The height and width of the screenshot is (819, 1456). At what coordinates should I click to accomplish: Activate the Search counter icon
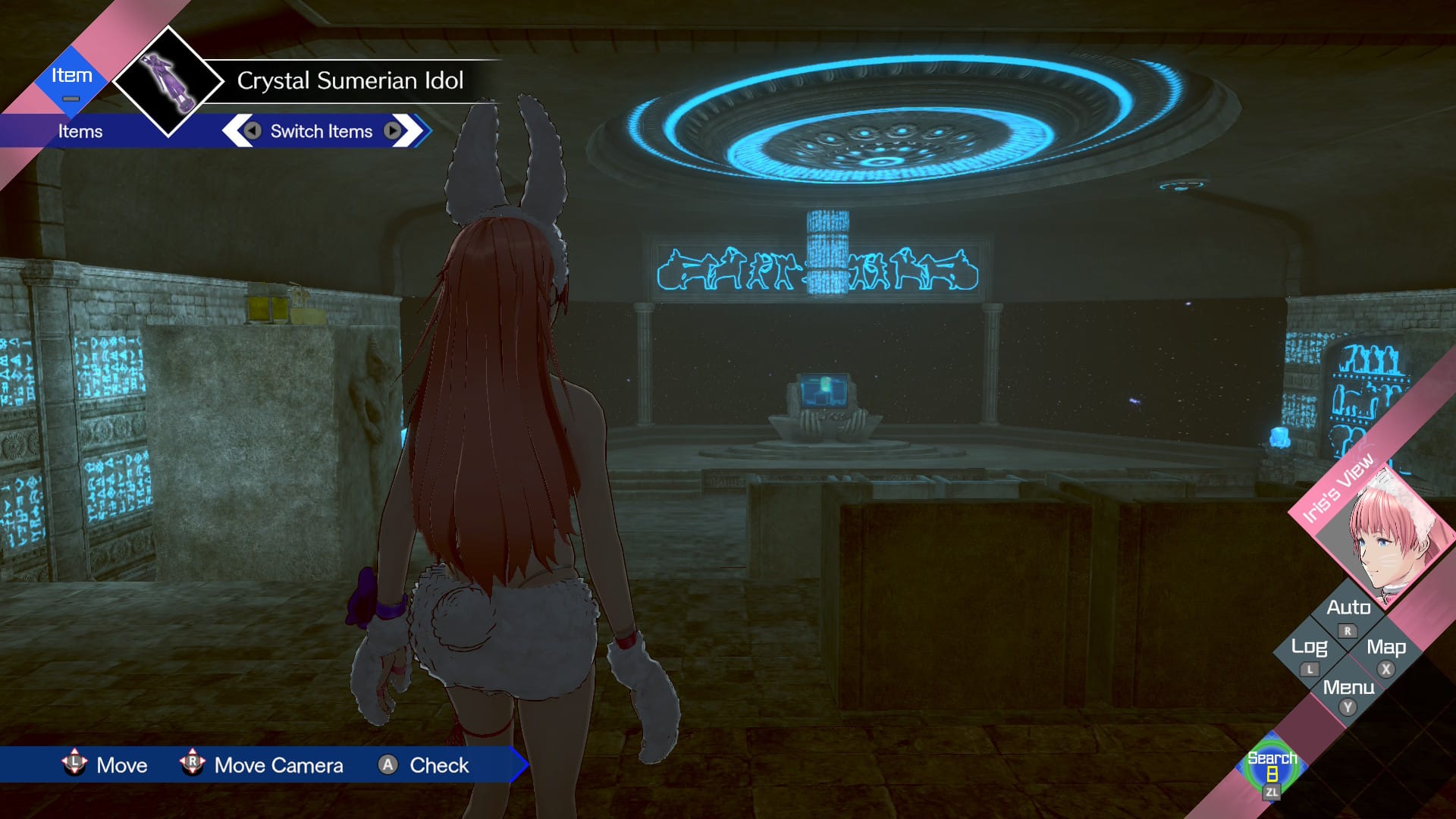coord(1272,770)
